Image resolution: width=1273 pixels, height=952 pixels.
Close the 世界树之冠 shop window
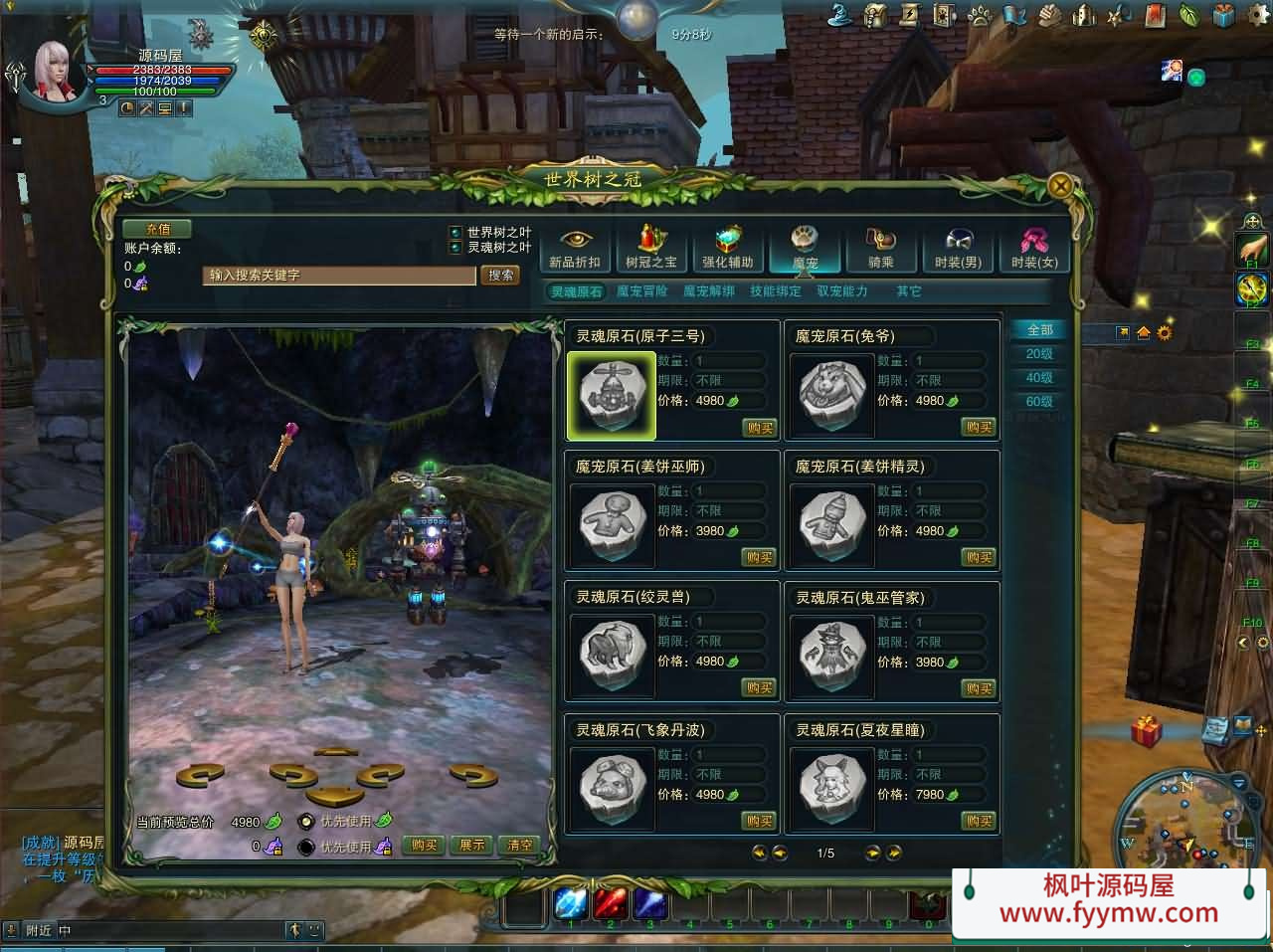1061,186
